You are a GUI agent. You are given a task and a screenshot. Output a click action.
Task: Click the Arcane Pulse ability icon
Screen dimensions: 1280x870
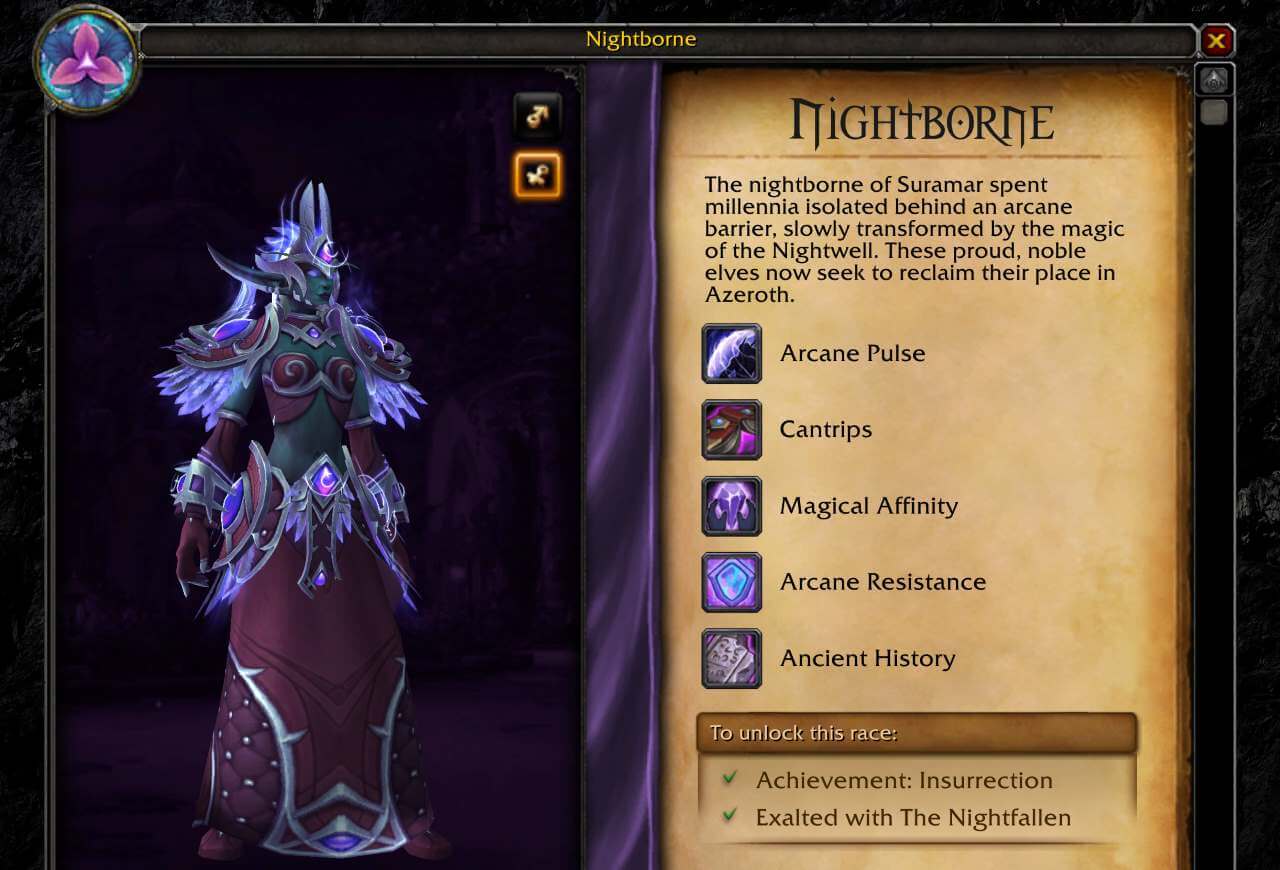point(731,353)
